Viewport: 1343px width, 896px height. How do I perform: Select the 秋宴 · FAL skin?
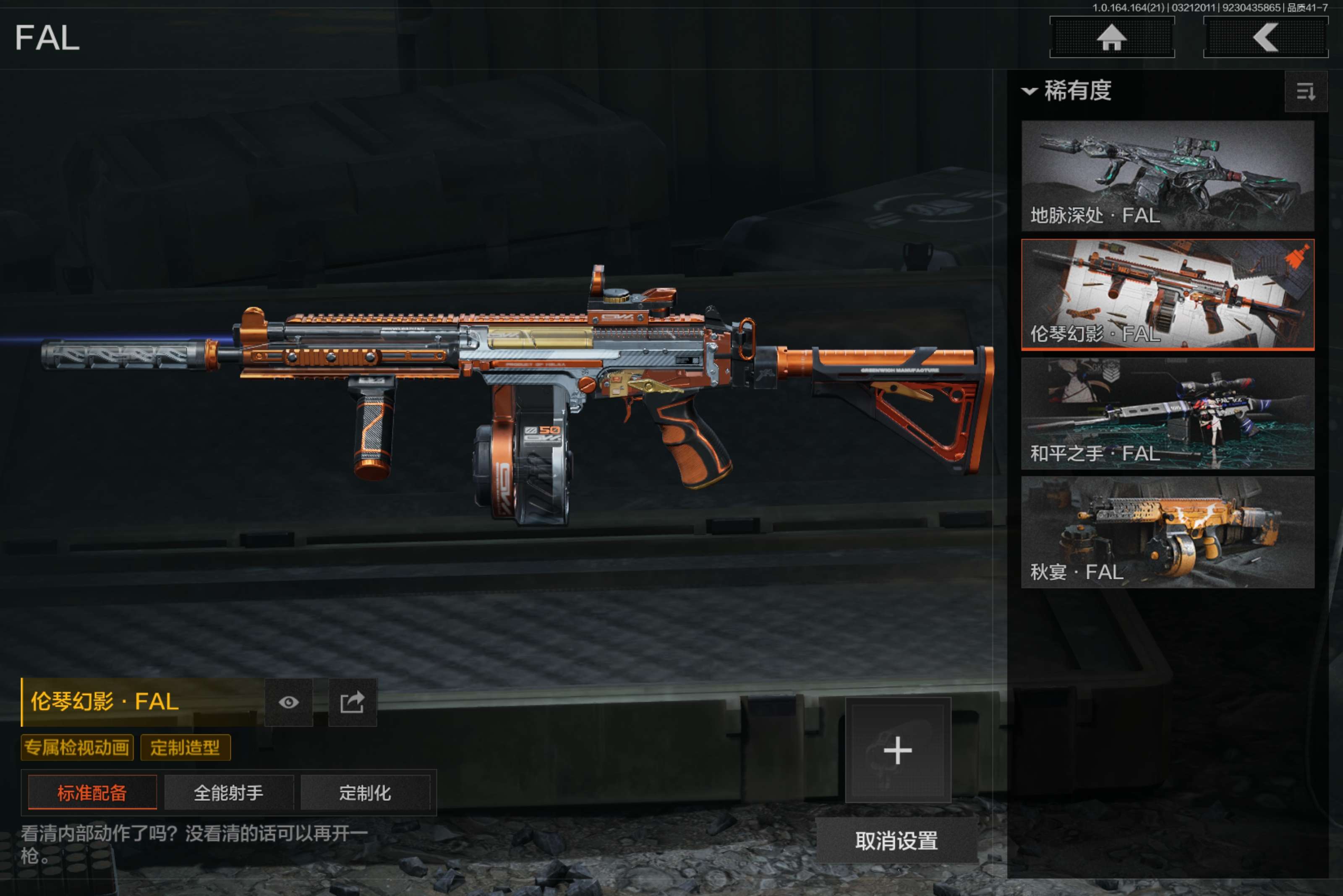pos(1167,532)
